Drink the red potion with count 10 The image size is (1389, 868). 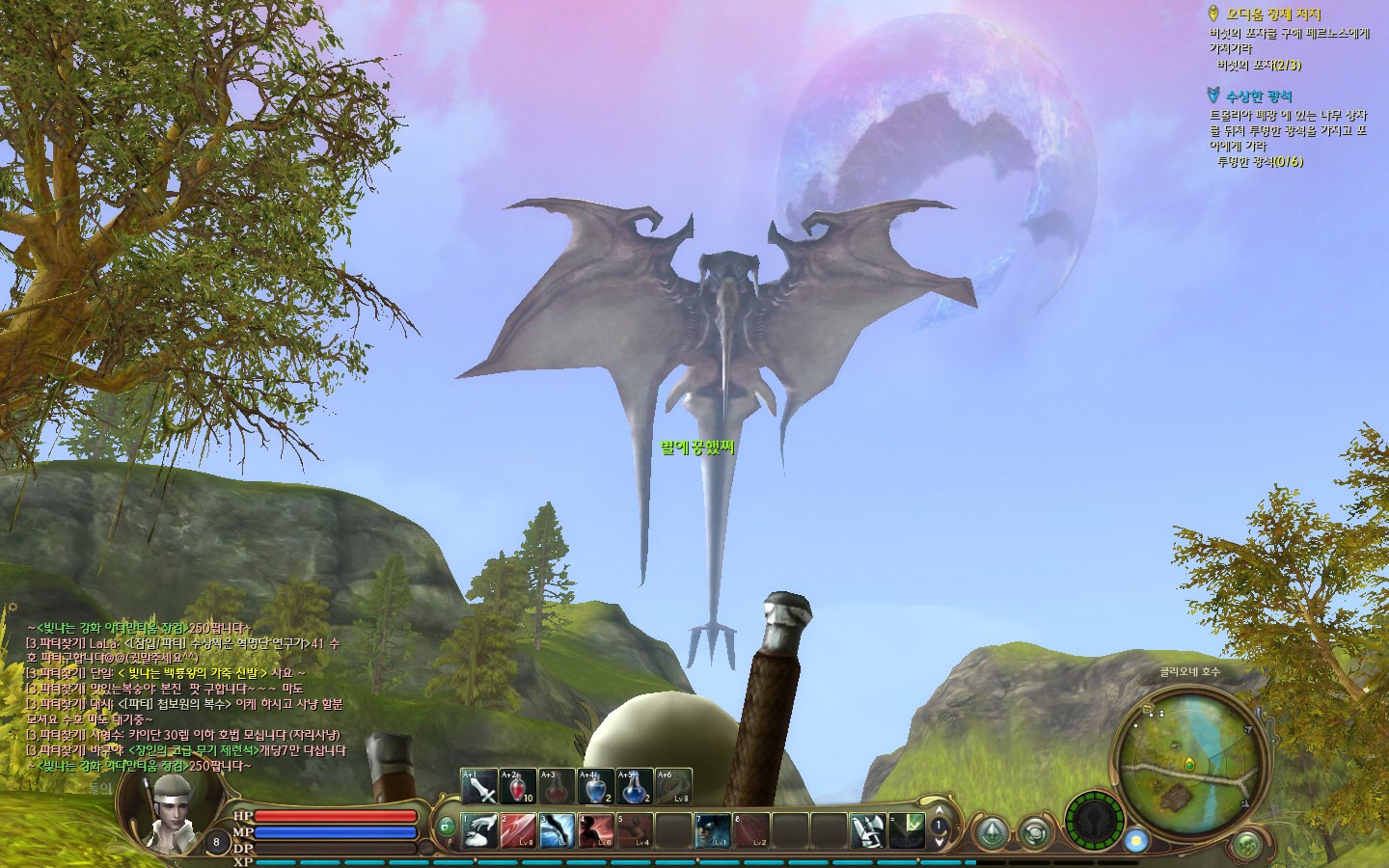pyautogui.click(x=518, y=787)
